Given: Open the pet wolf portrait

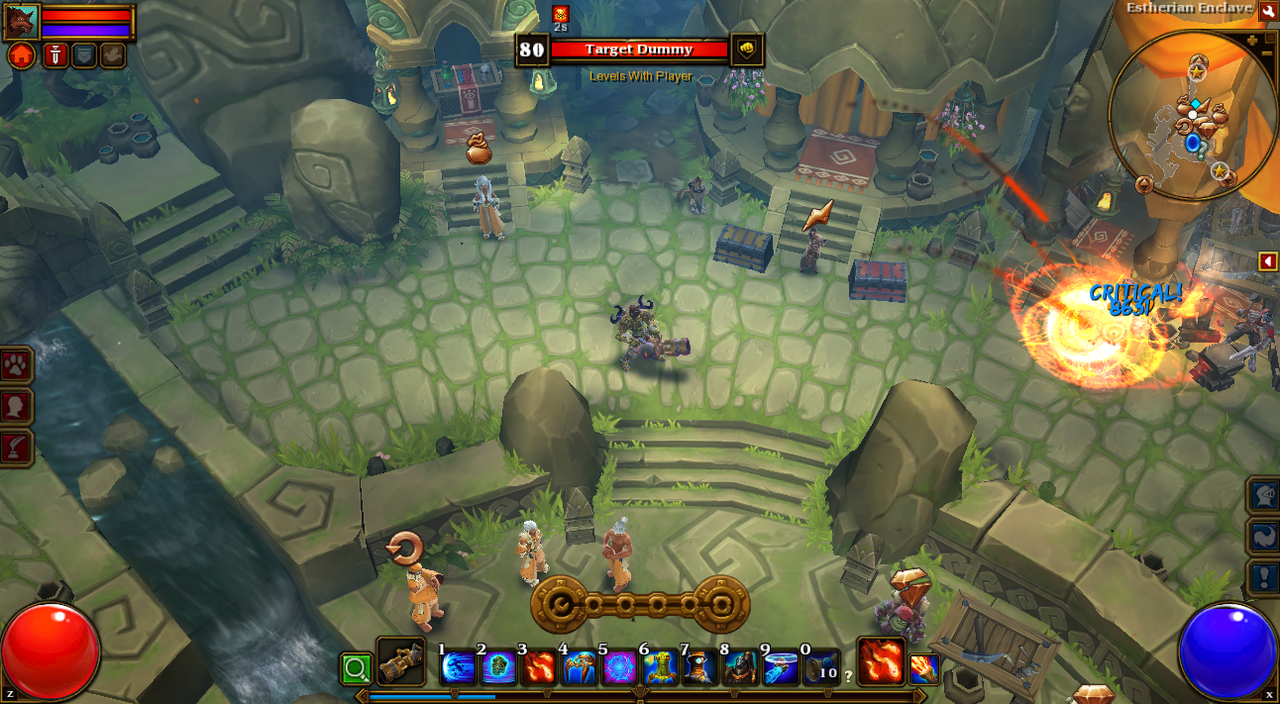Looking at the screenshot, I should click(x=21, y=22).
